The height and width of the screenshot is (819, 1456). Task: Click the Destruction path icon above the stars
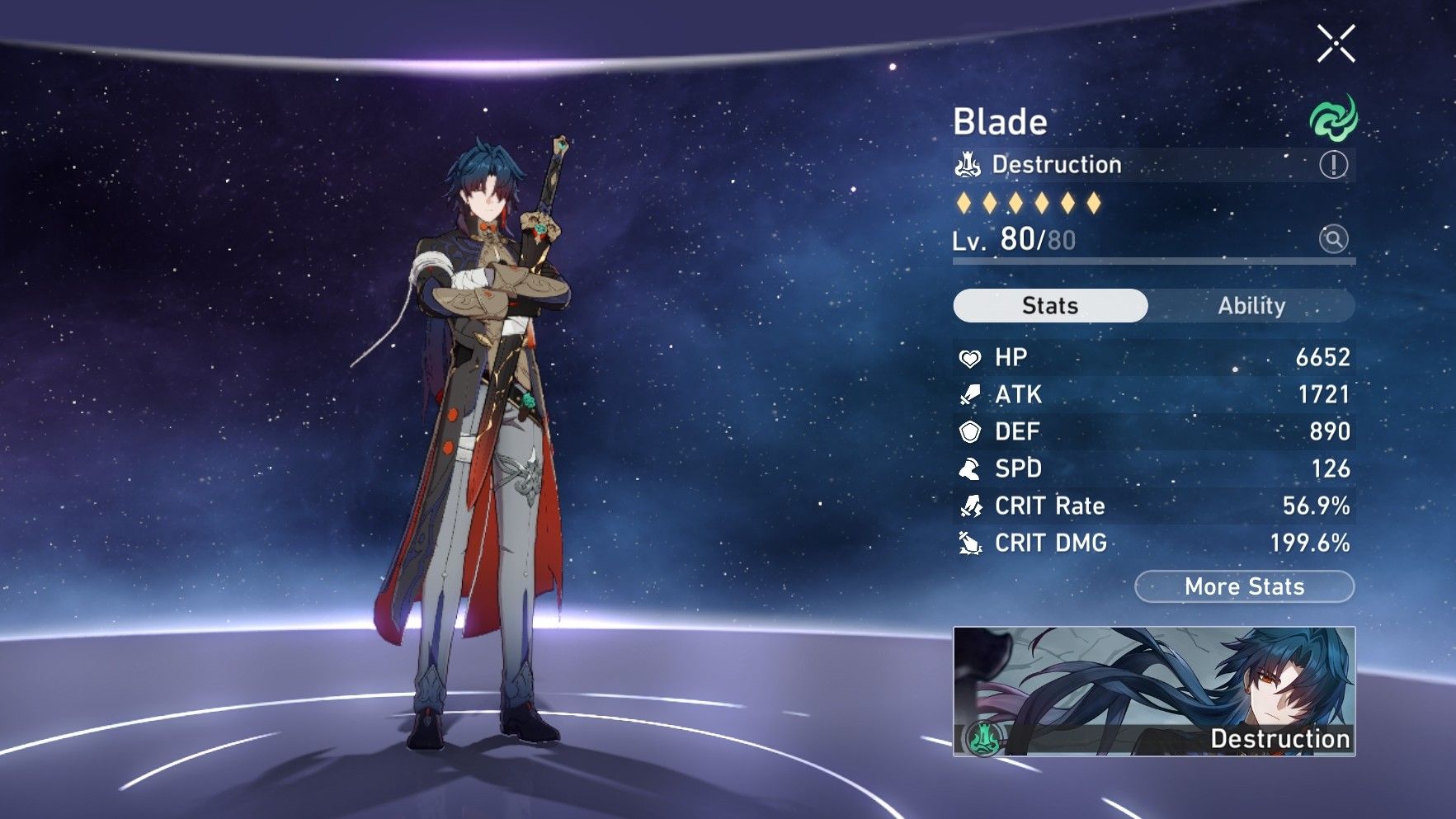pyautogui.click(x=968, y=163)
